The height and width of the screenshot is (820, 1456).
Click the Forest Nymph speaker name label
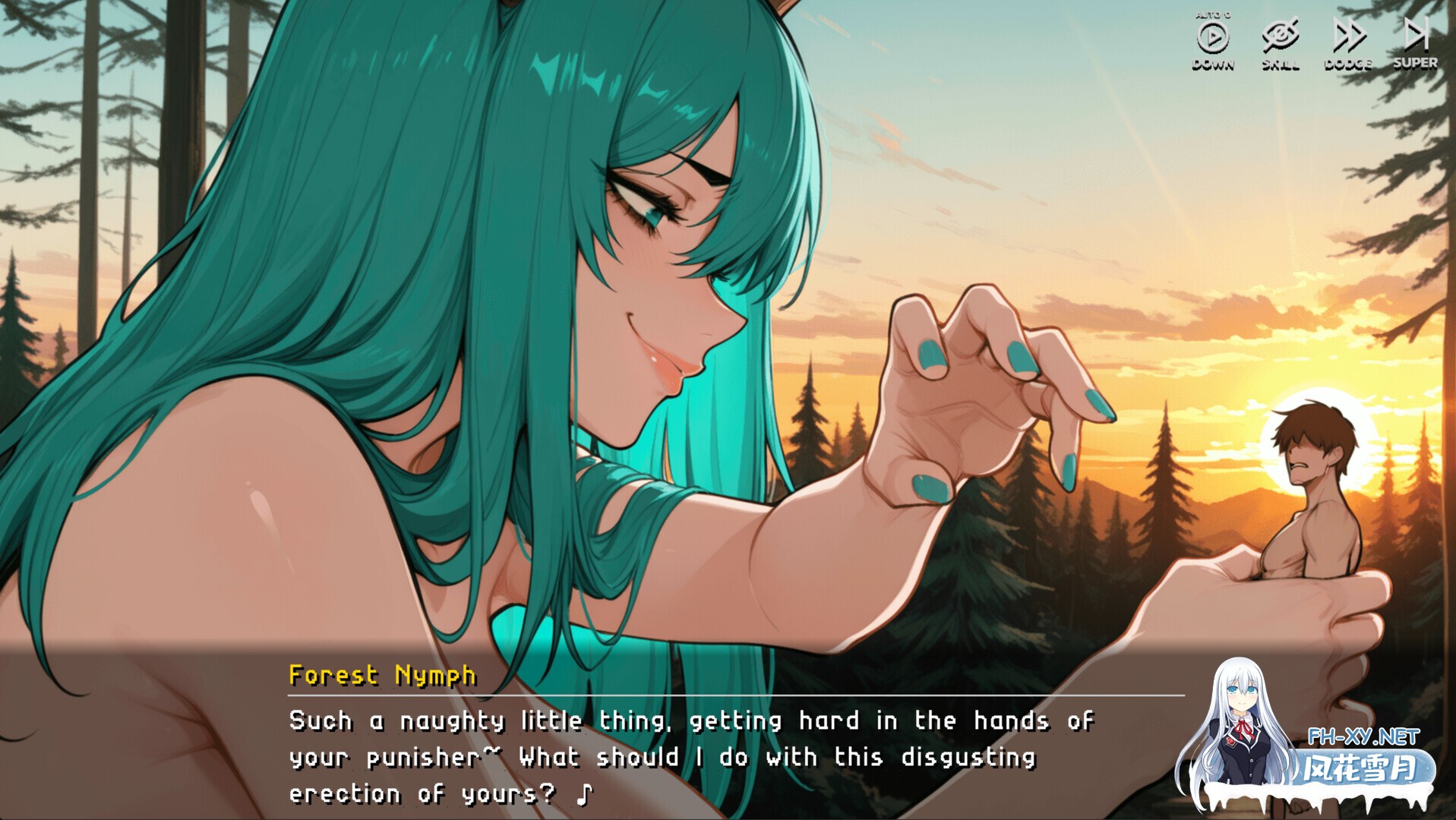click(381, 674)
